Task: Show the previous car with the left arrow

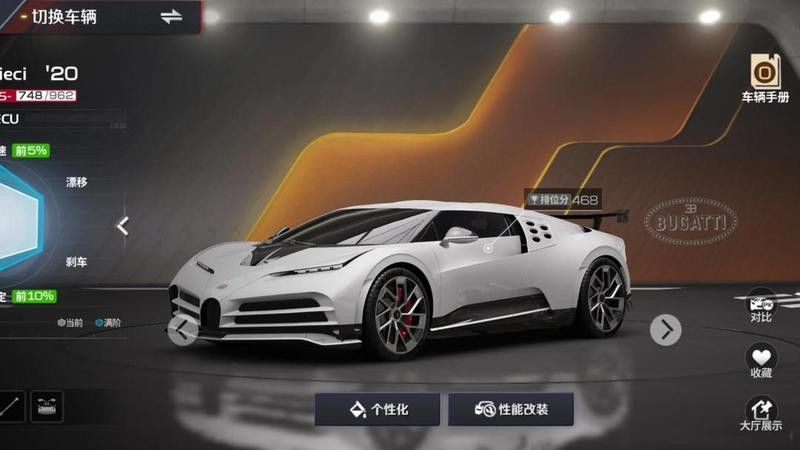Action: 182,330
